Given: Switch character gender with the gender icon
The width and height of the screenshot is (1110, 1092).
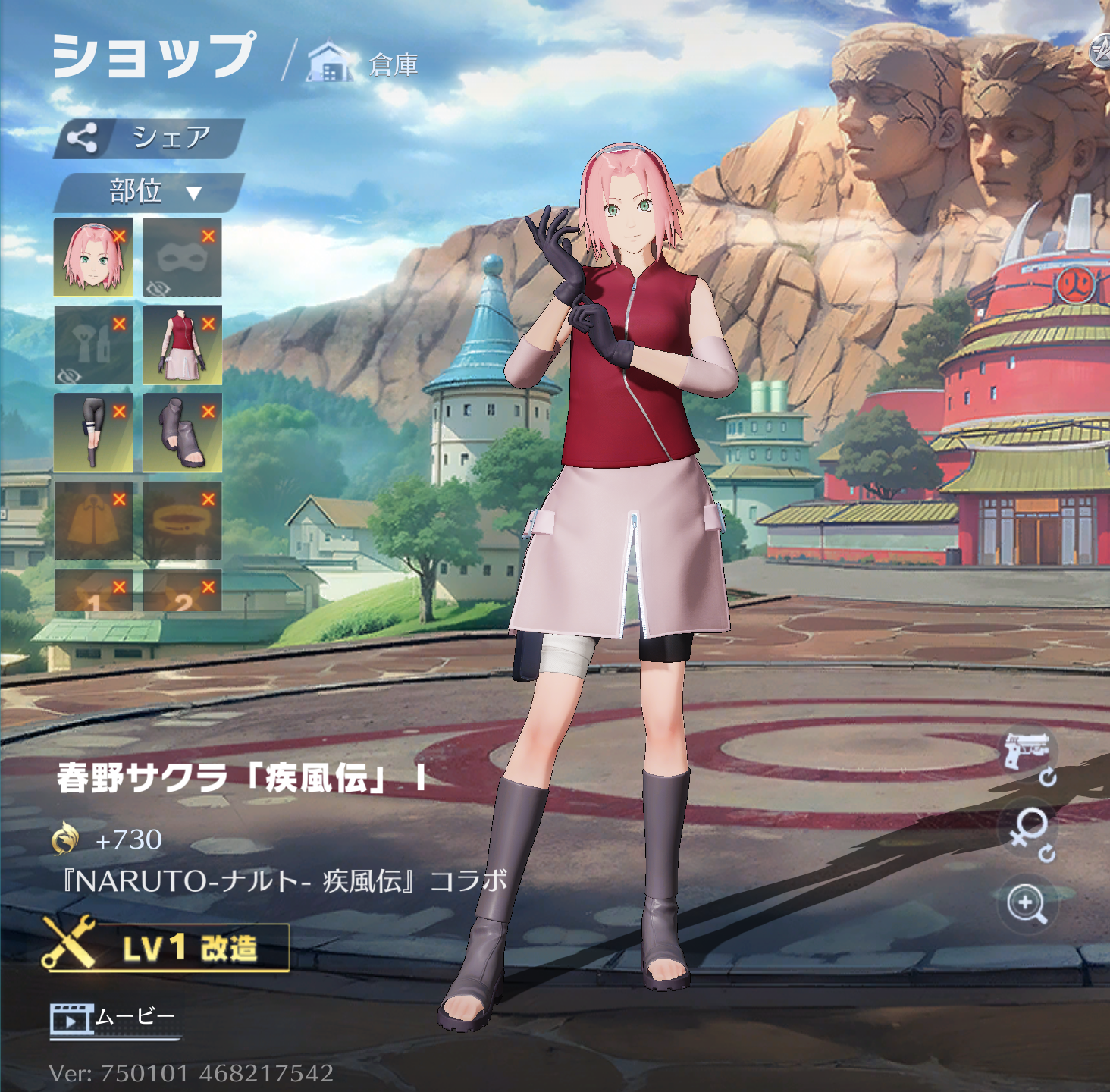Looking at the screenshot, I should (1029, 831).
